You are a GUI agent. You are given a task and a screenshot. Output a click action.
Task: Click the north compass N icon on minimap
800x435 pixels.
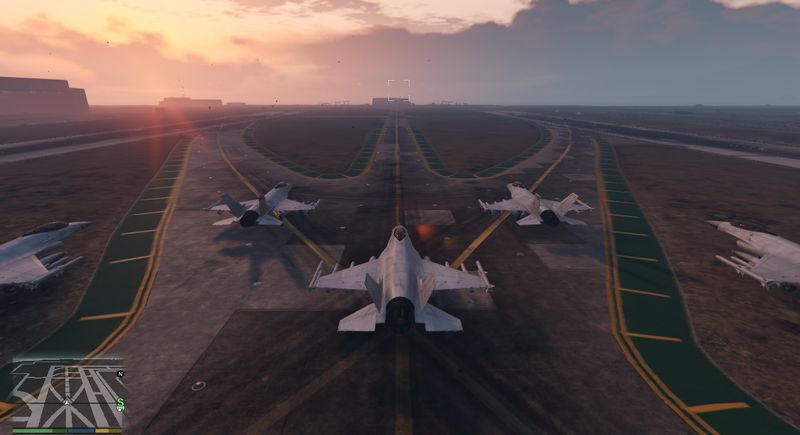click(x=120, y=373)
